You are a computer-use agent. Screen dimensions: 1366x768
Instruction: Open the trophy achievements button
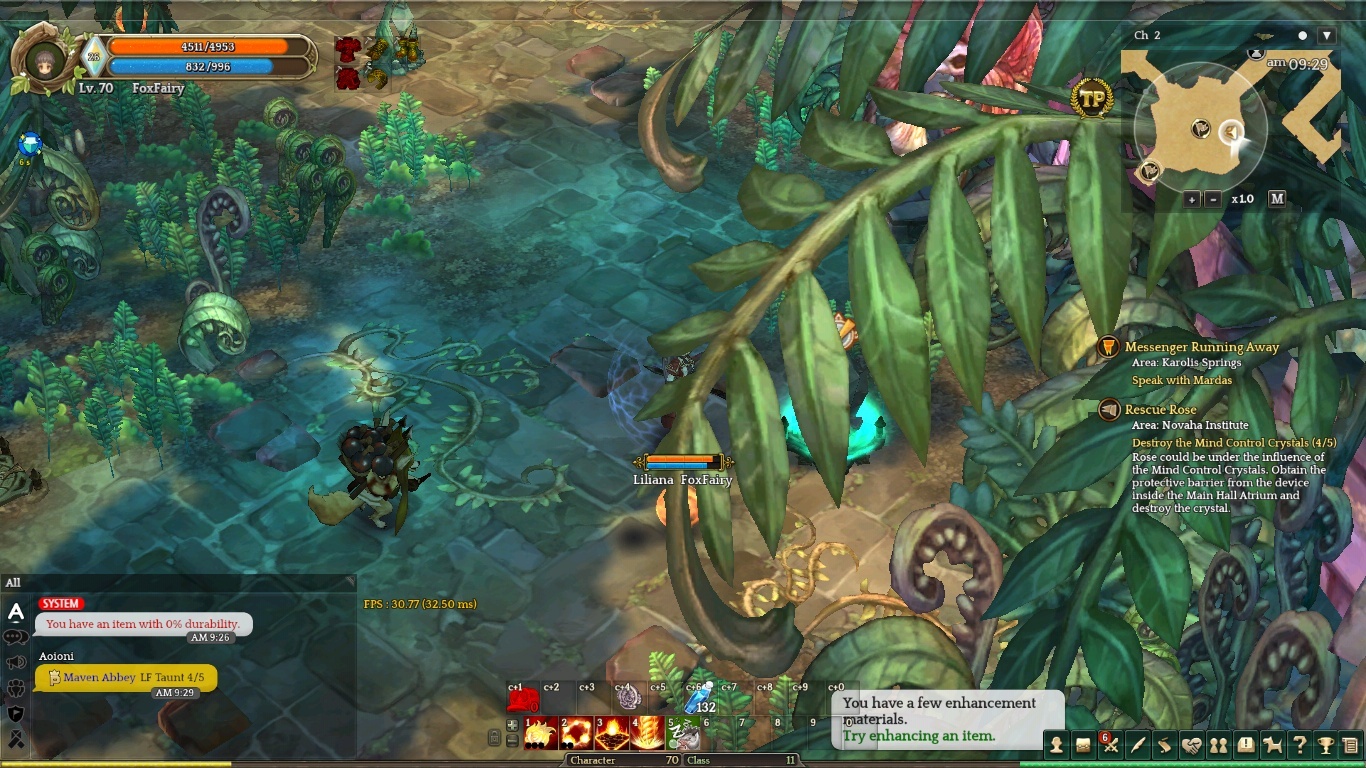1325,745
